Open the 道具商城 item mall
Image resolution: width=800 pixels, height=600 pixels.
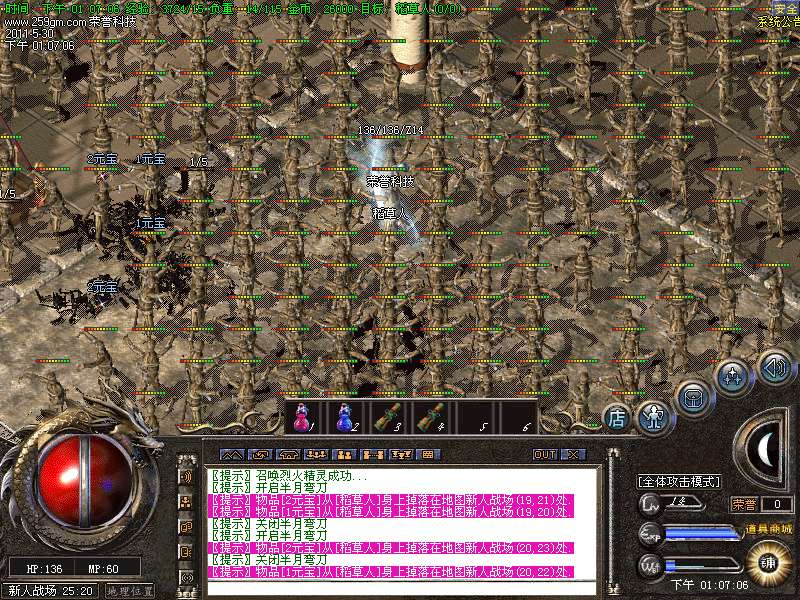tap(767, 528)
